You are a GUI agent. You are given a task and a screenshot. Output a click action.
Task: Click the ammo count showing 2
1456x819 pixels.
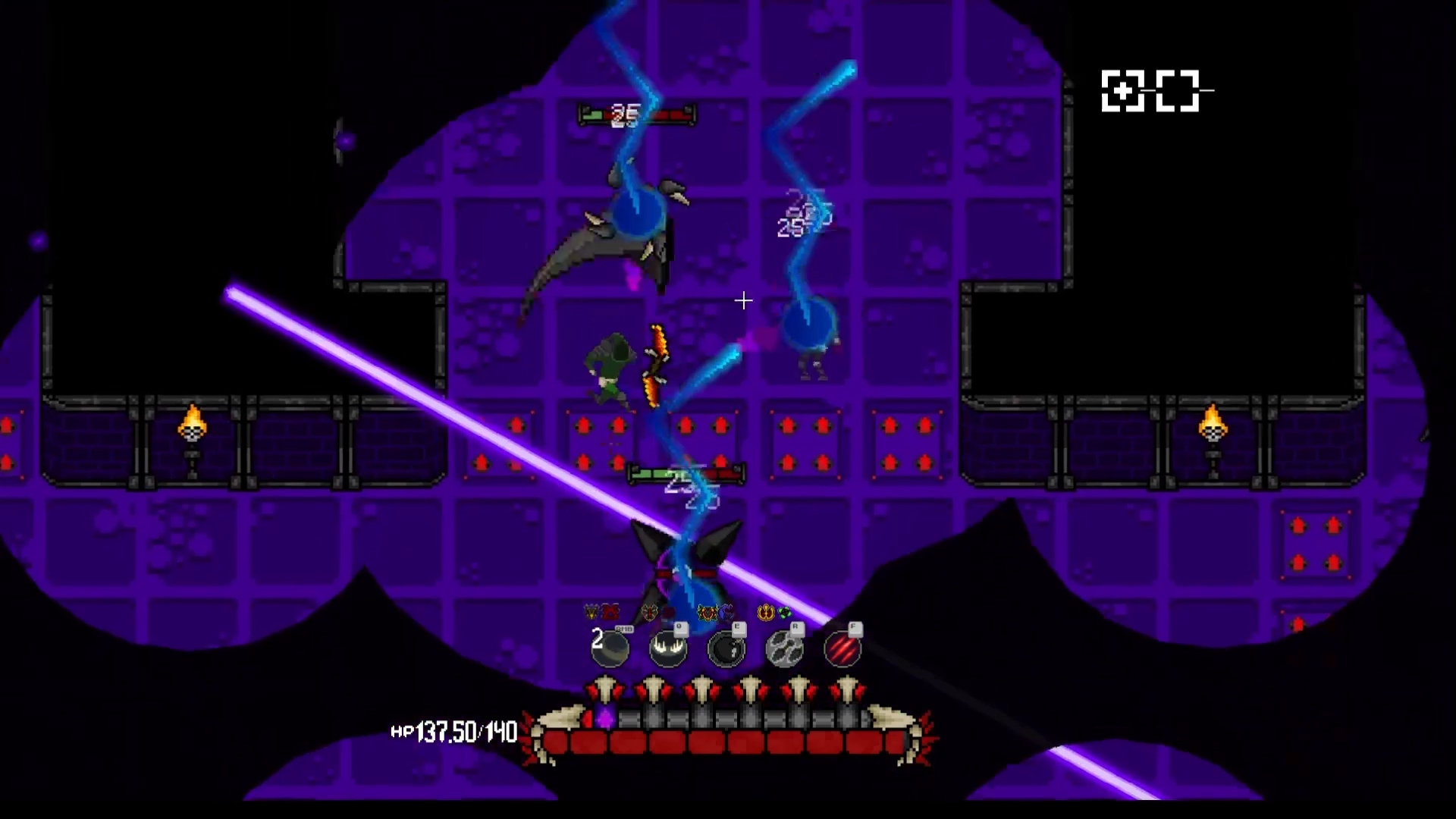(597, 639)
